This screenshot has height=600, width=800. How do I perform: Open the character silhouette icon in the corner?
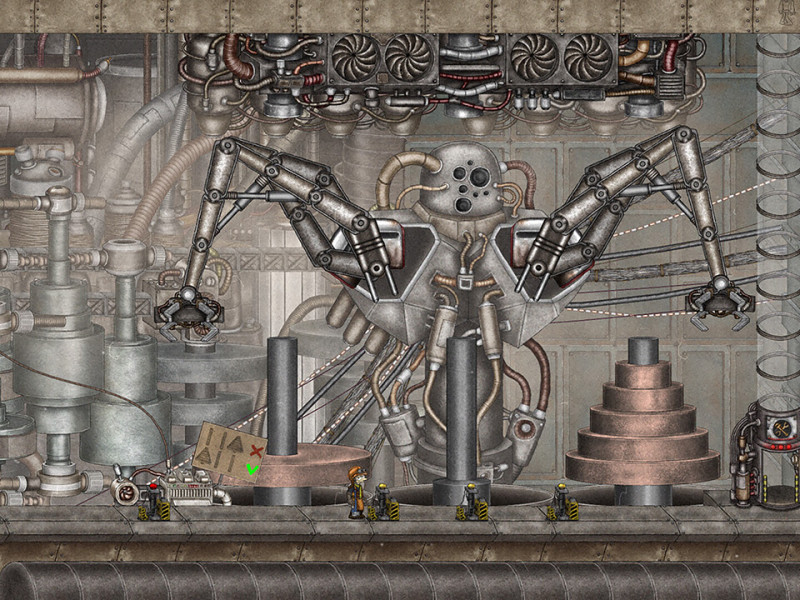(786, 13)
